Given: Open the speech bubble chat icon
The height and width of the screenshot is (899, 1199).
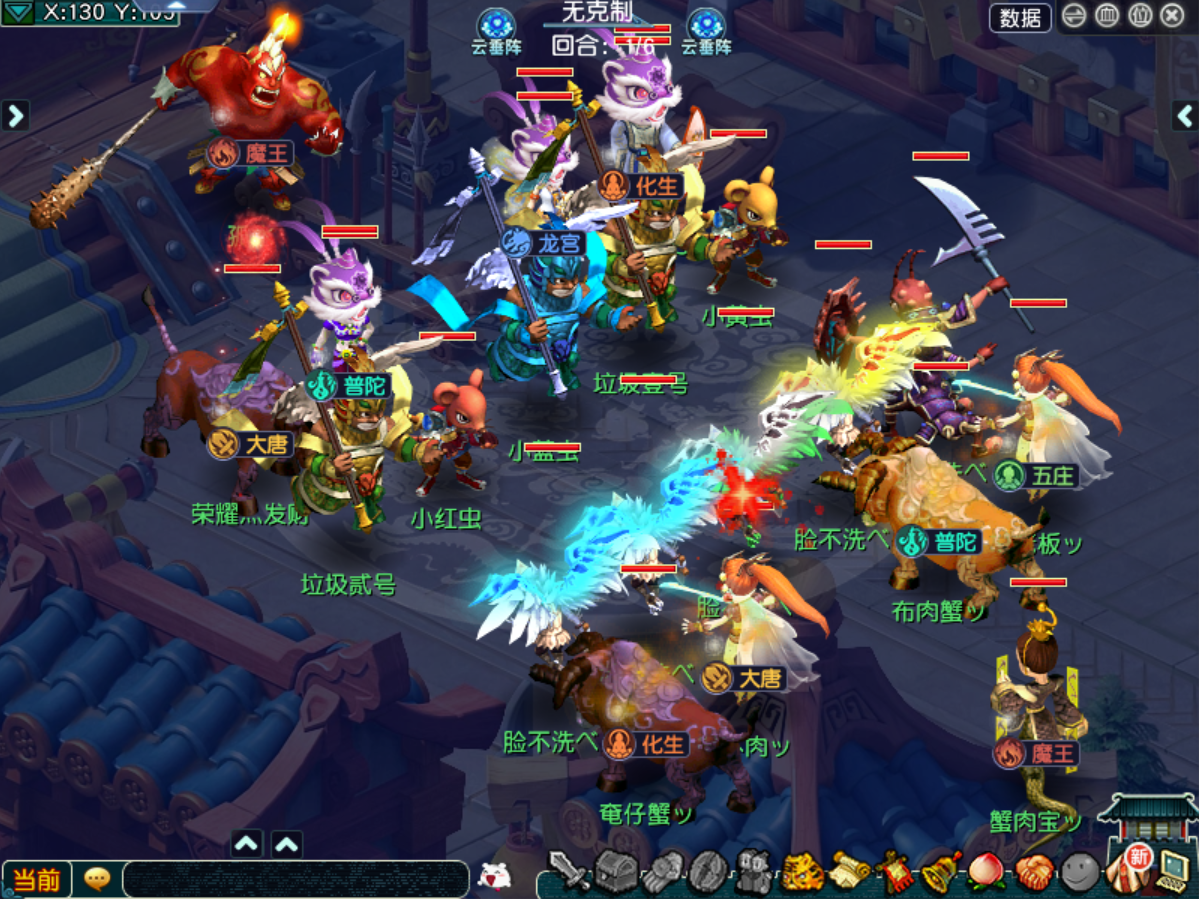Looking at the screenshot, I should [97, 879].
